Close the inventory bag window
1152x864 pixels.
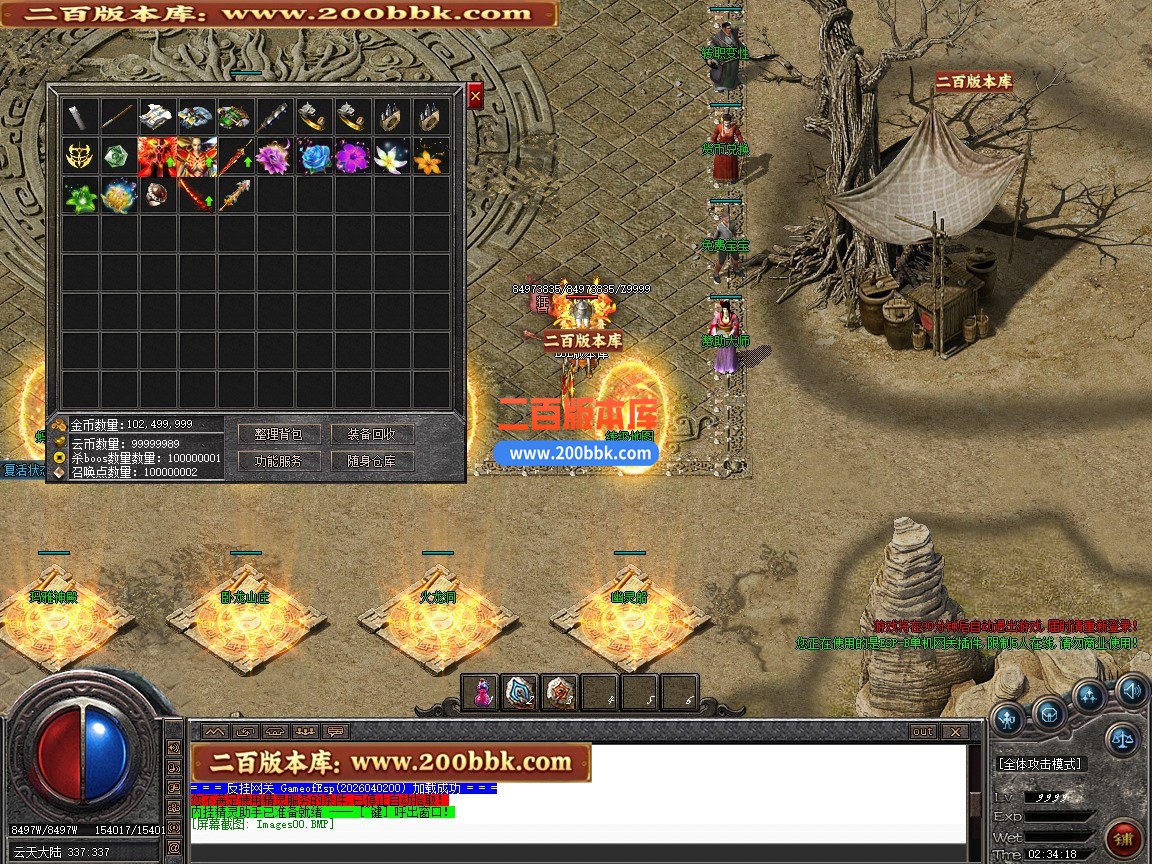pyautogui.click(x=475, y=96)
